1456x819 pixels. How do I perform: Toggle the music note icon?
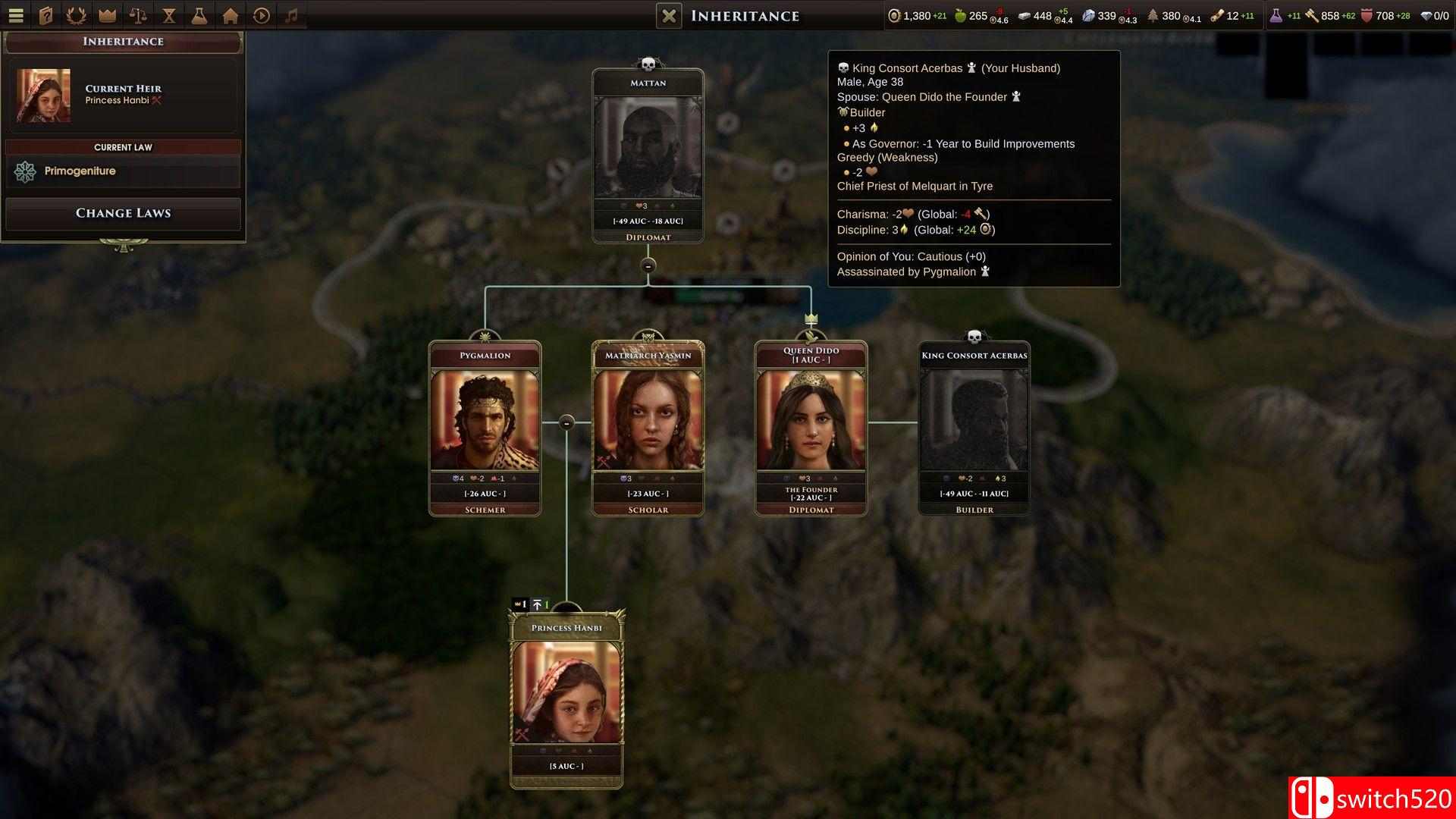coord(292,15)
